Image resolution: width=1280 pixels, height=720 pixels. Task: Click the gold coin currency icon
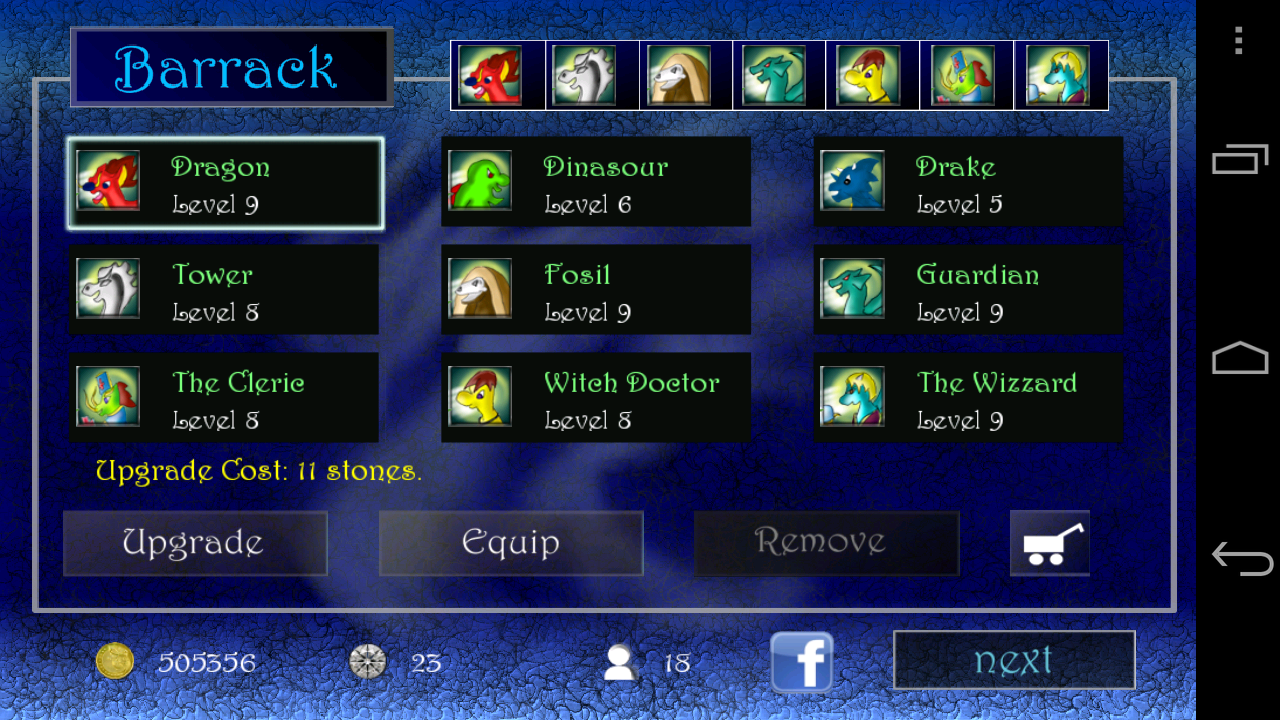pyautogui.click(x=115, y=661)
